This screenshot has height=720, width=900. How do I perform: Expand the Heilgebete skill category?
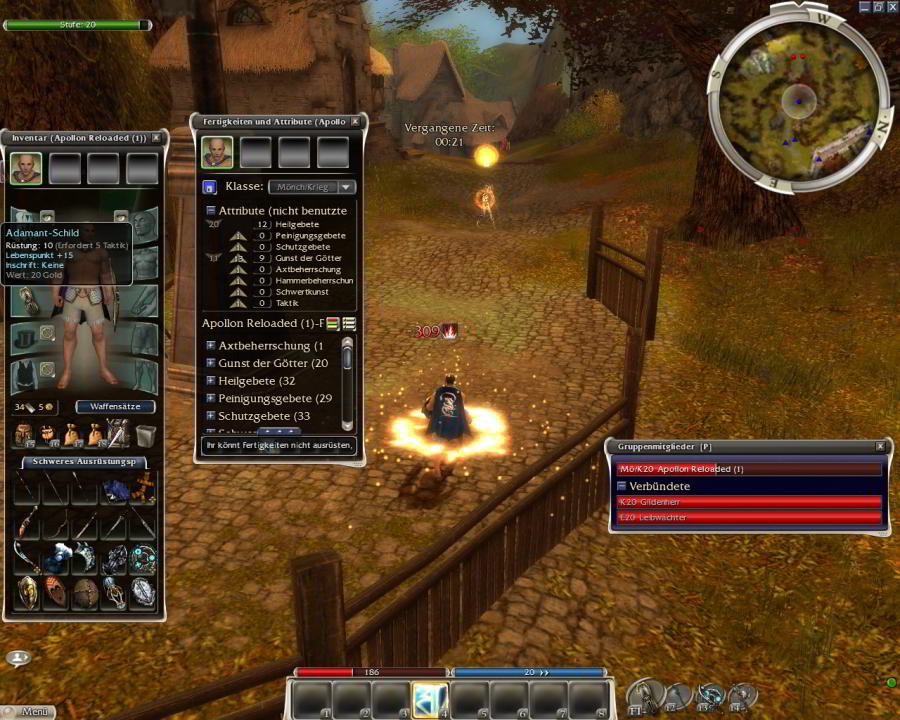[211, 381]
